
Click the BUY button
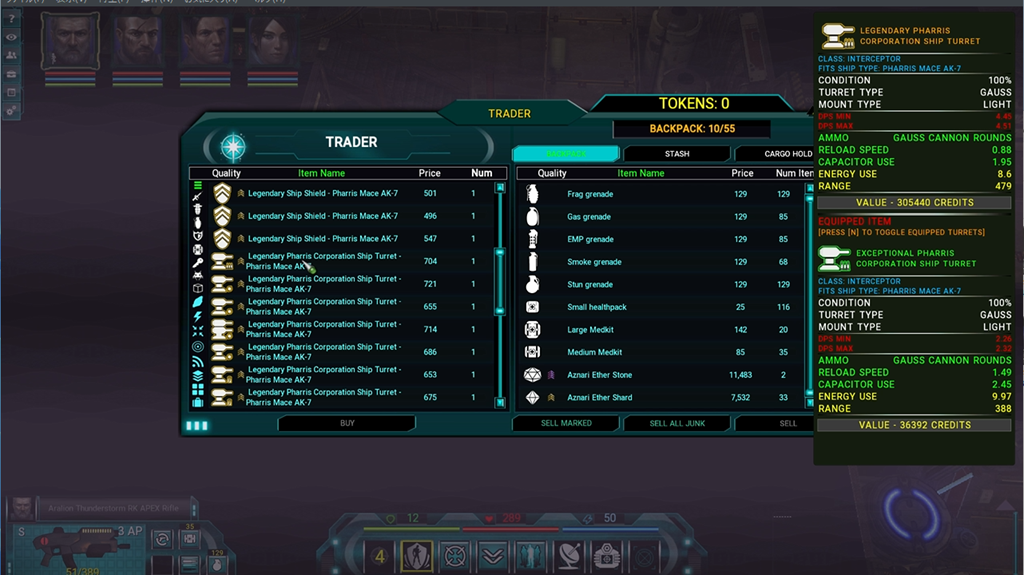[347, 423]
